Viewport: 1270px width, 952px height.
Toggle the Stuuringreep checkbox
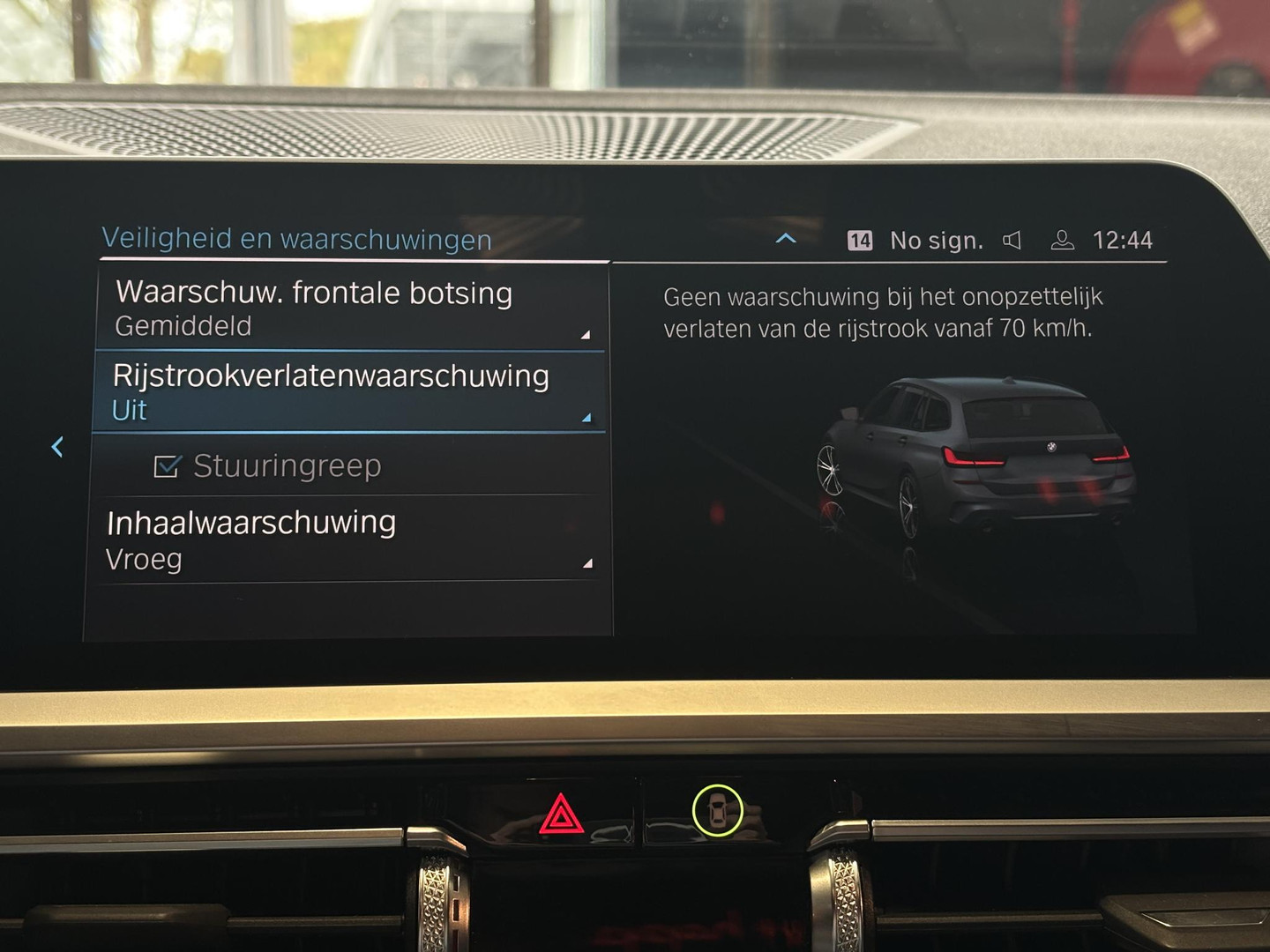point(168,465)
